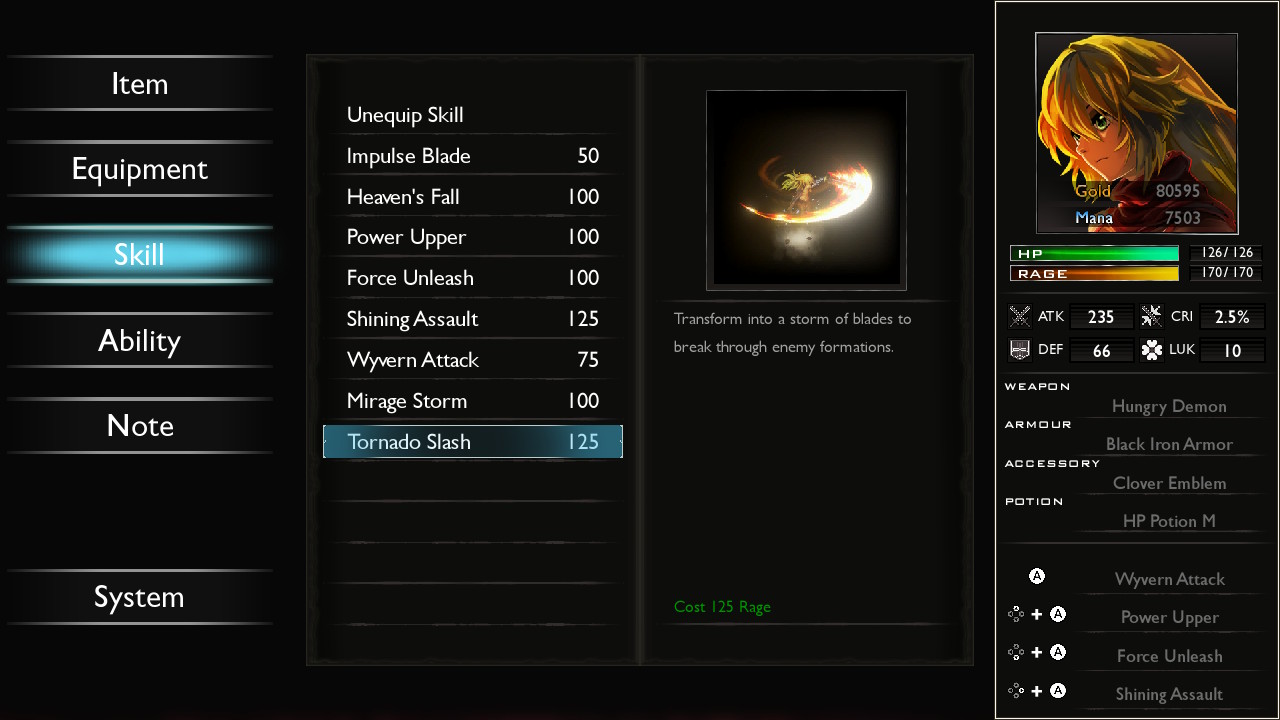Select the Skill menu entry
The image size is (1280, 720).
pyautogui.click(x=139, y=254)
